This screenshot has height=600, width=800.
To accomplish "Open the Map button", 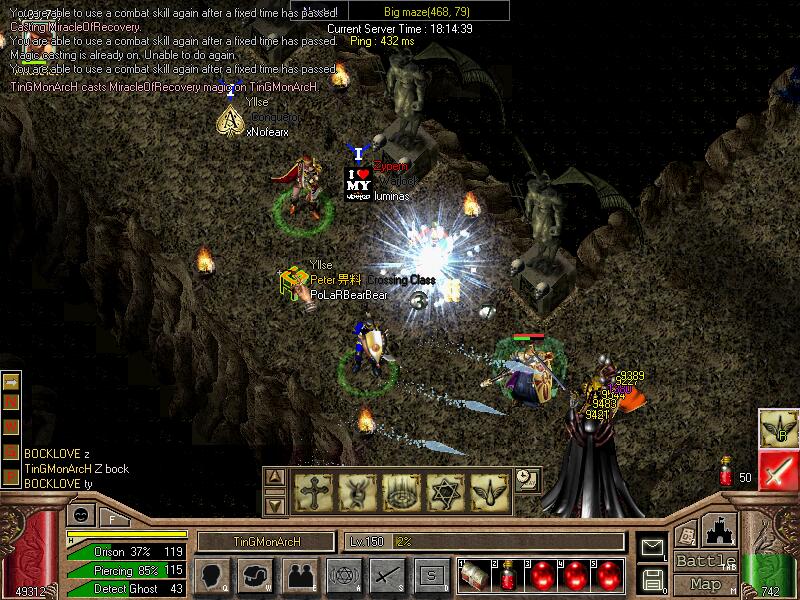I will pyautogui.click(x=705, y=584).
